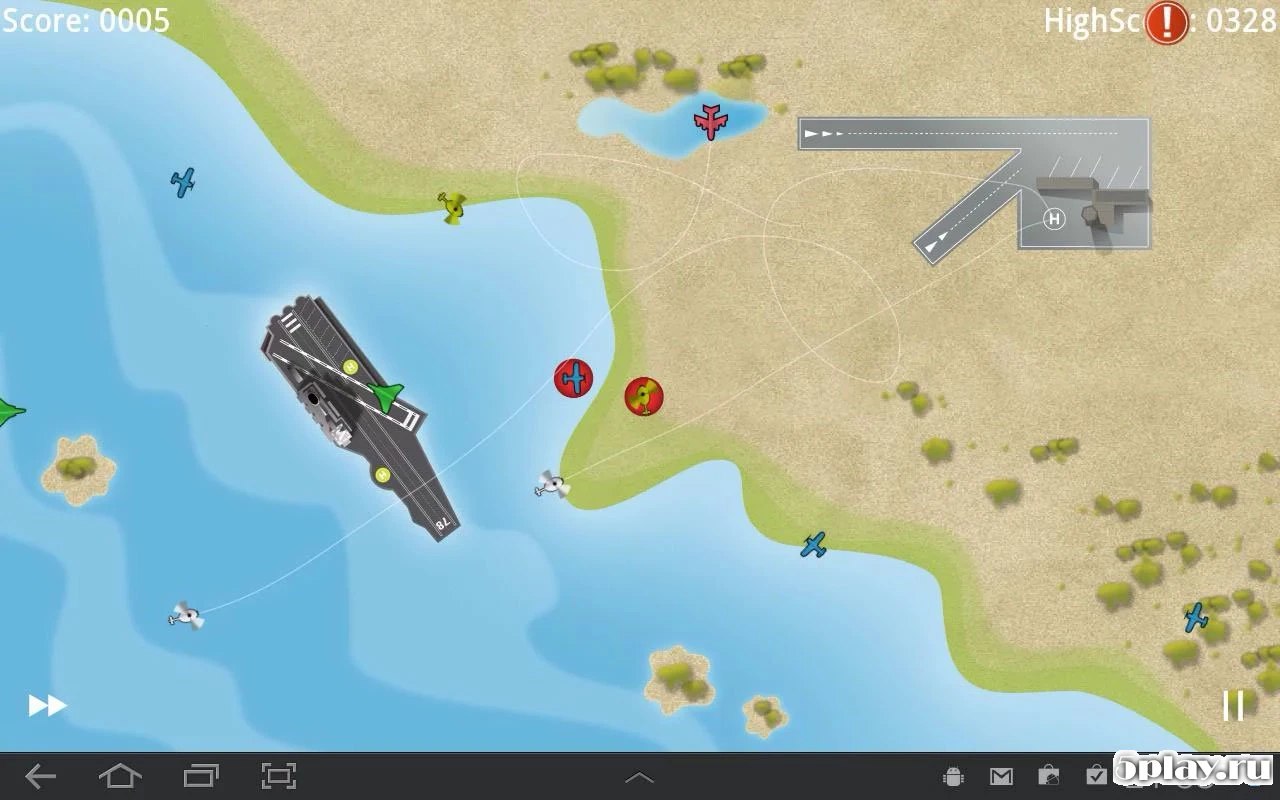1280x800 pixels.
Task: Tap the warning circle on the yellow helicopter
Action: tap(643, 396)
